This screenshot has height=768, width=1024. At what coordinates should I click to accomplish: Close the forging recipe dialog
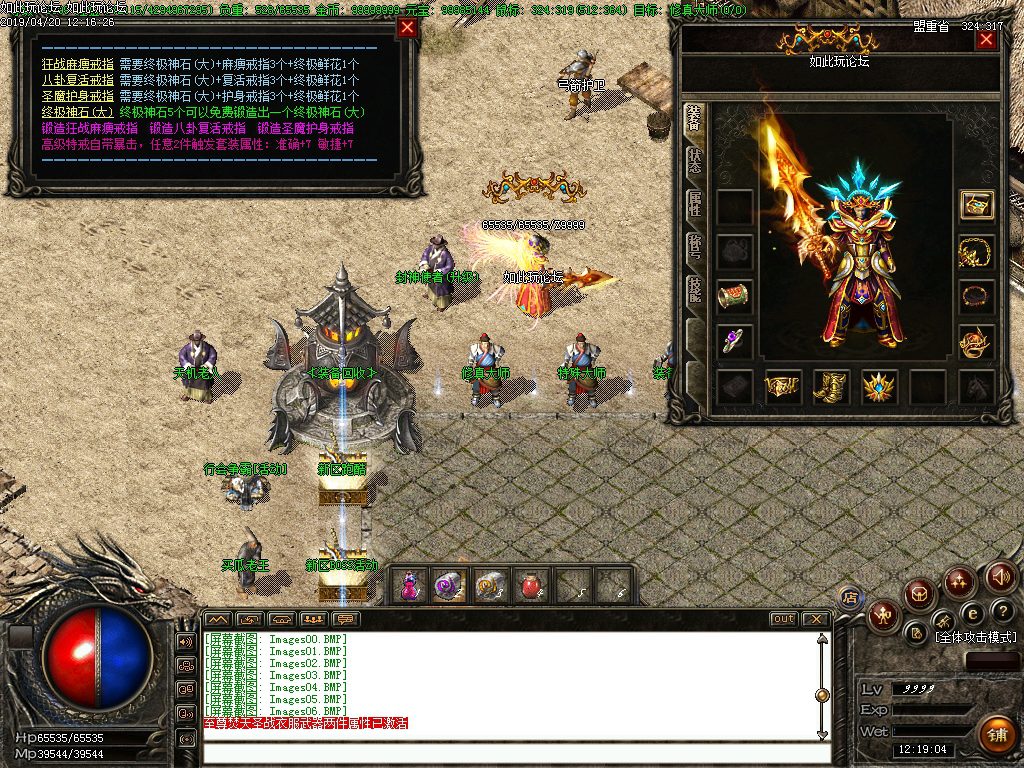pos(406,28)
